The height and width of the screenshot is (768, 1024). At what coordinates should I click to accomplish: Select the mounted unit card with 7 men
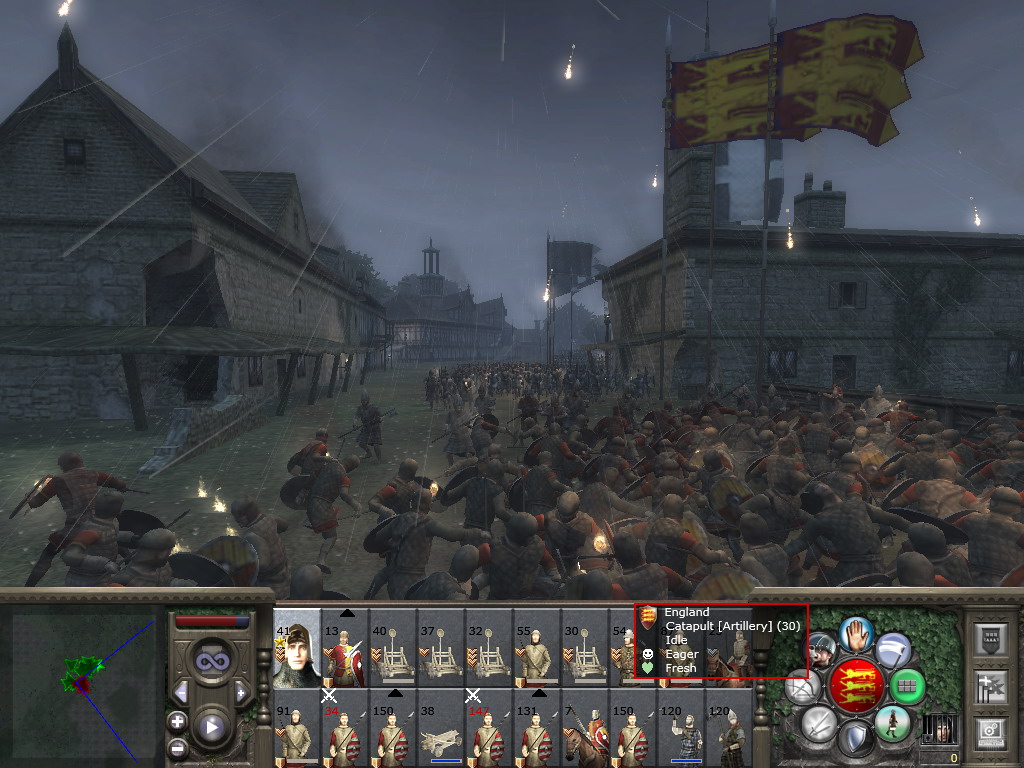click(x=585, y=728)
